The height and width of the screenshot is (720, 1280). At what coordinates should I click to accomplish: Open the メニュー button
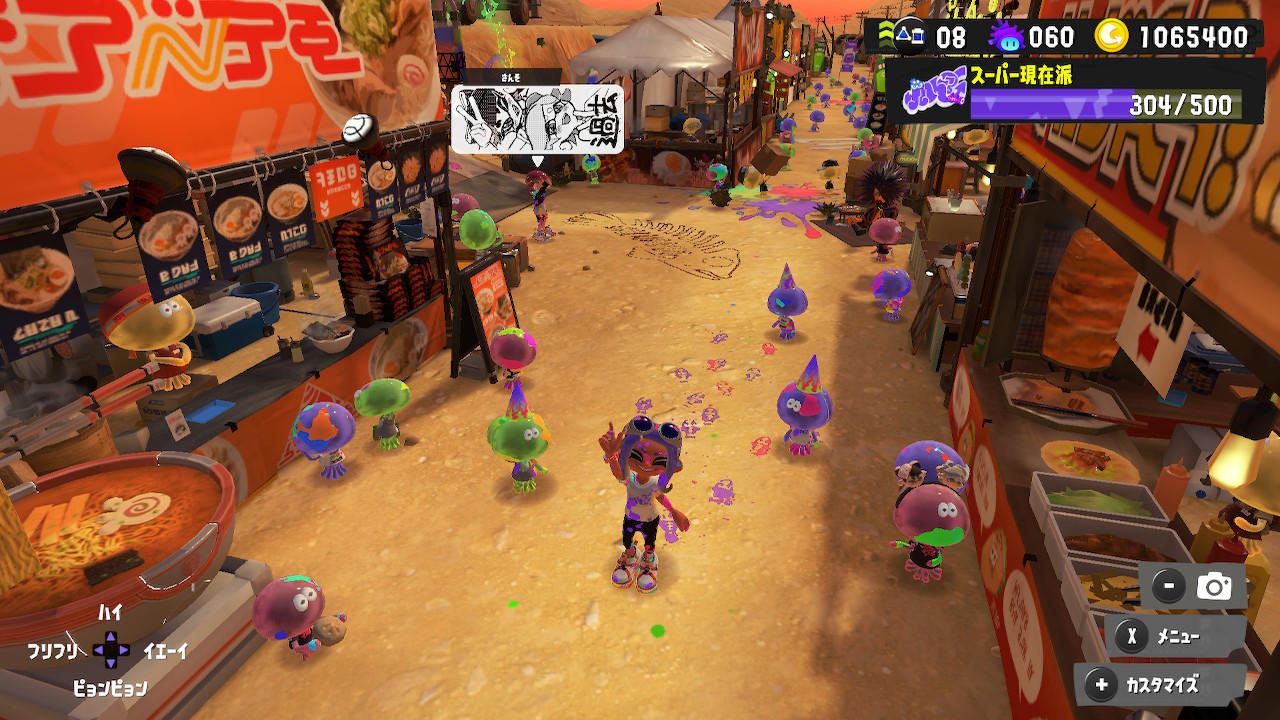tap(1175, 636)
